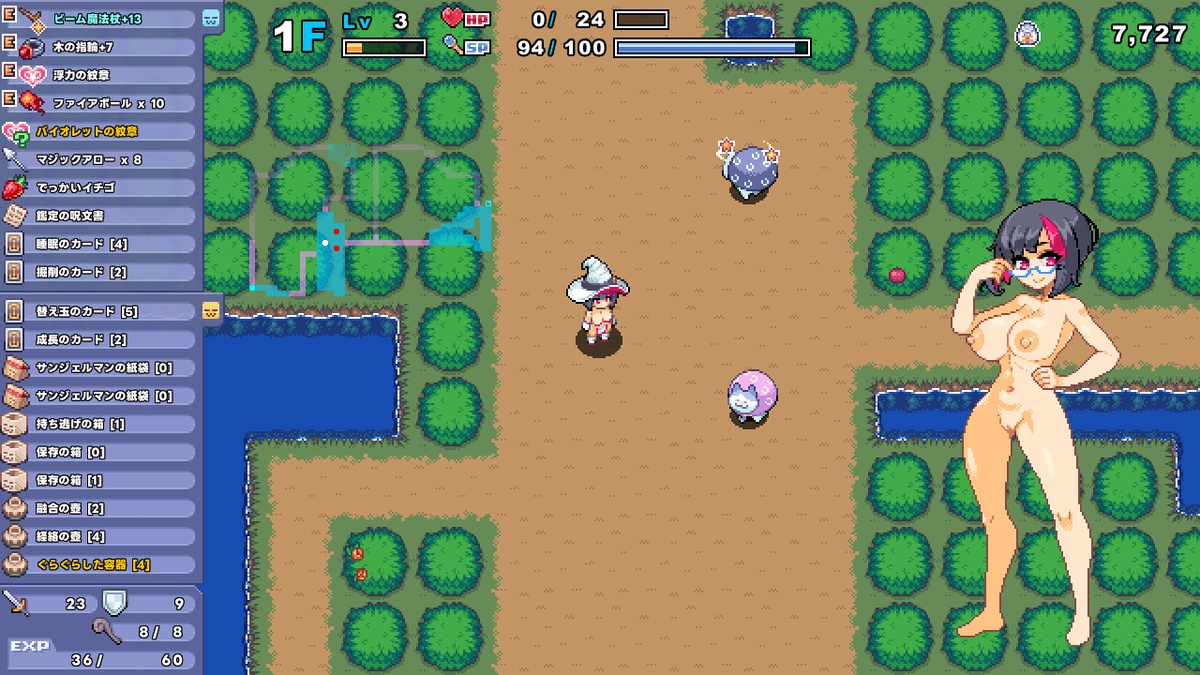
Task: Select the 保存の箱 [1] box
Action: pos(100,480)
